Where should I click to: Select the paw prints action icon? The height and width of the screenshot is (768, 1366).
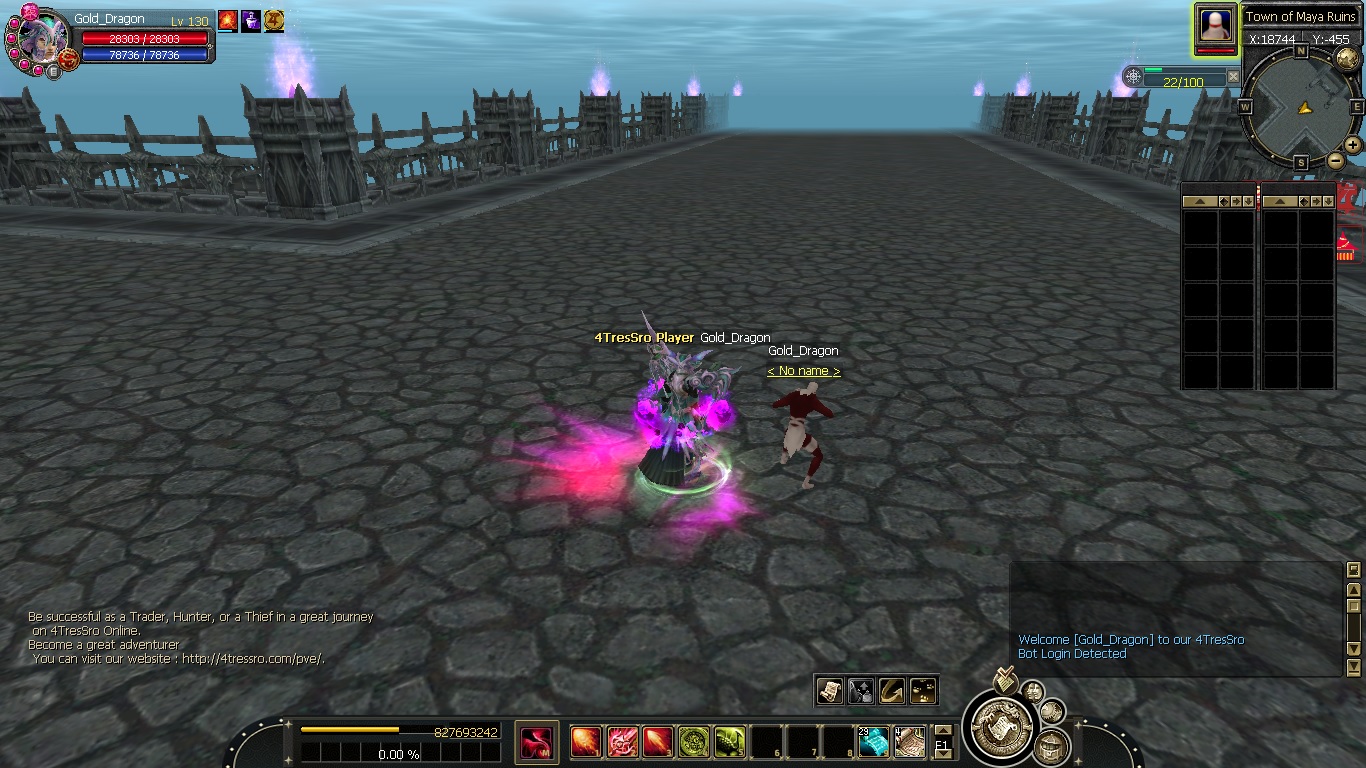pos(923,690)
